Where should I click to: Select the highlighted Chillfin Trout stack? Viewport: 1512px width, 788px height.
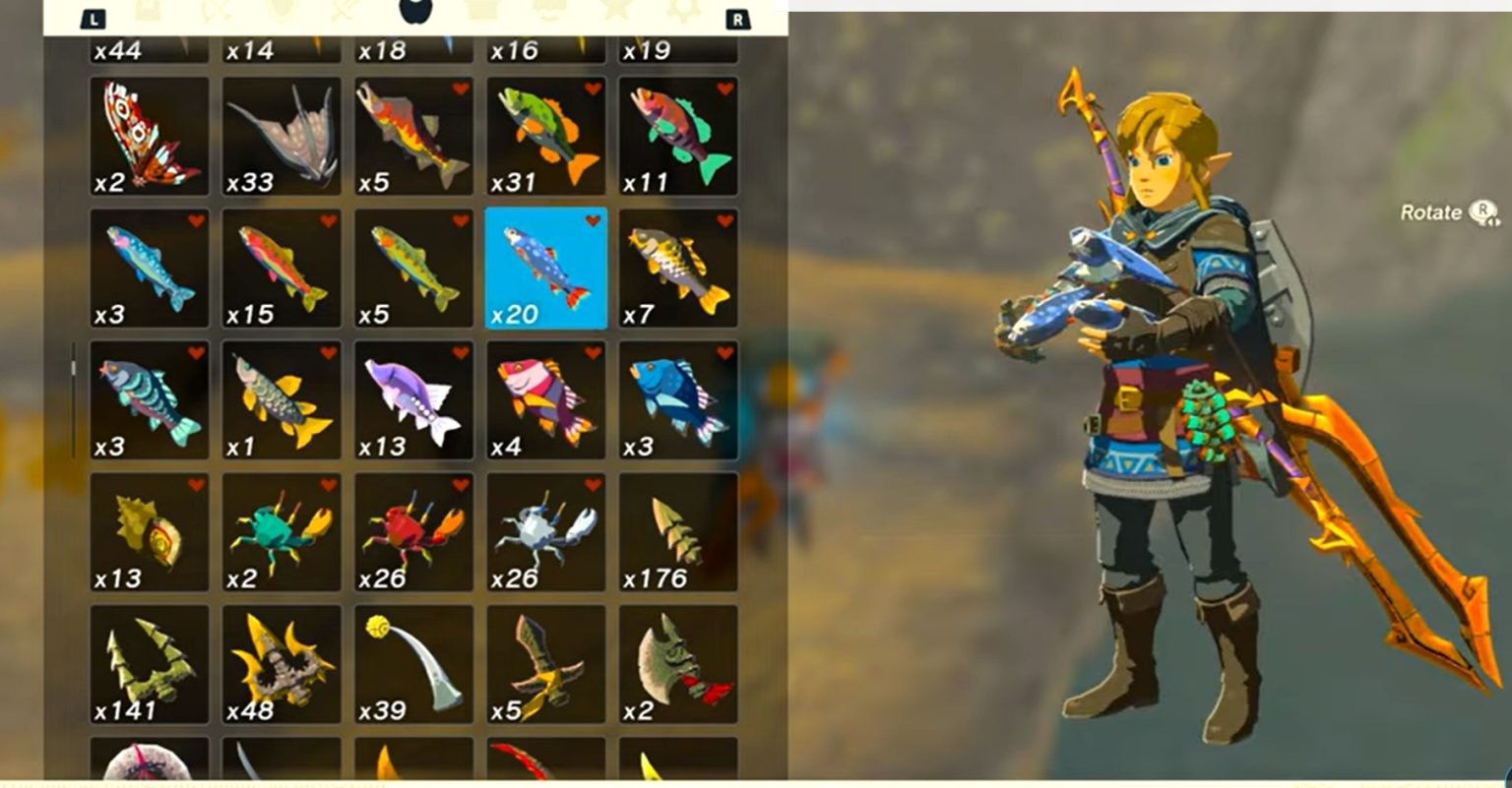click(545, 266)
